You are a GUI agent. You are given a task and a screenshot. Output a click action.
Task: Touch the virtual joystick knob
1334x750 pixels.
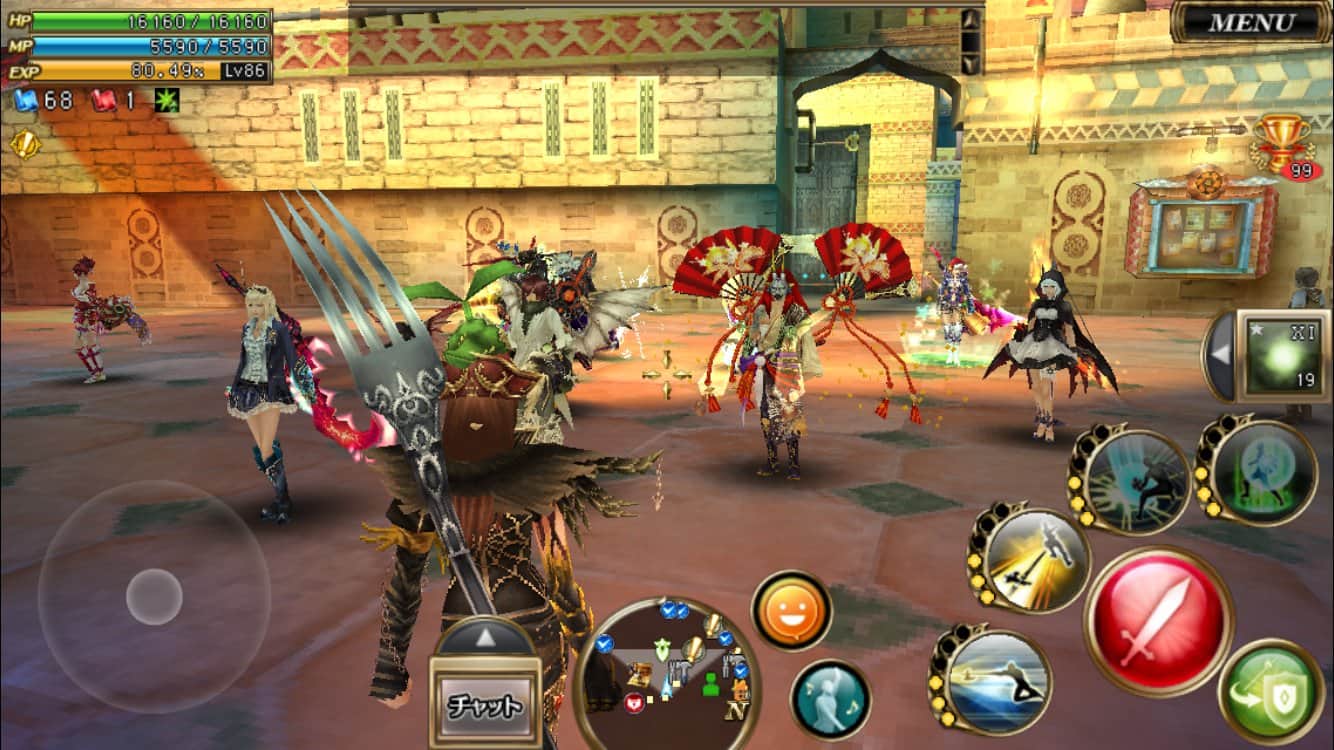pos(154,597)
